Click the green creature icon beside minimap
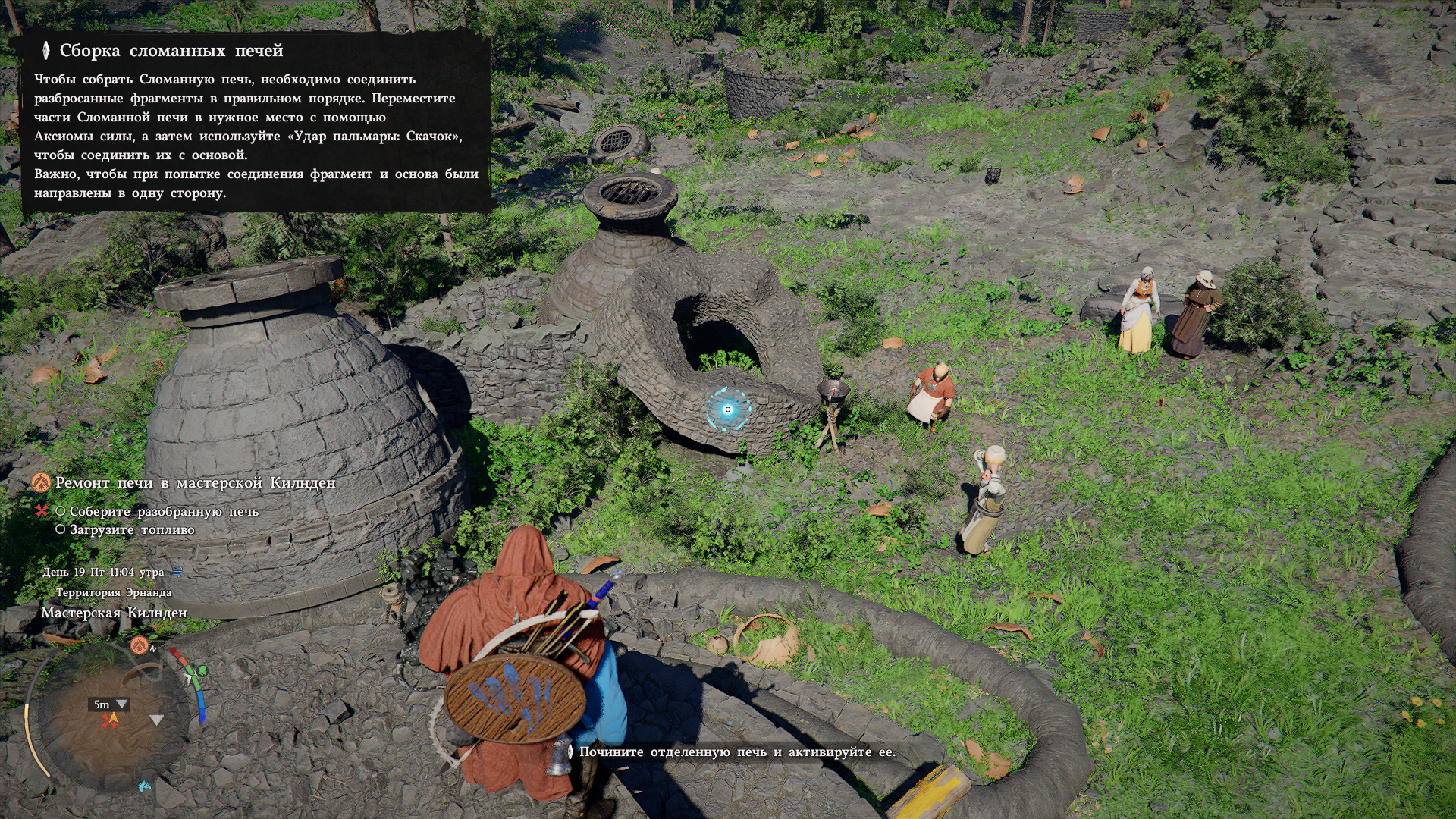Screen dimensions: 1456x819 pos(201,671)
